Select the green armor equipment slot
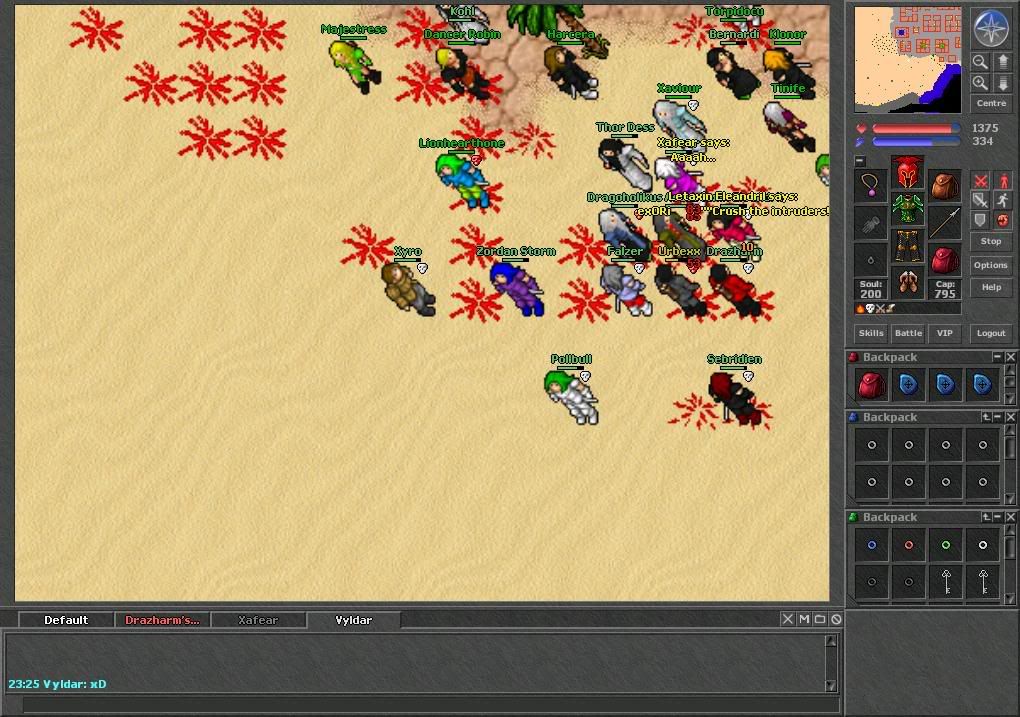The height and width of the screenshot is (717, 1020). [908, 210]
